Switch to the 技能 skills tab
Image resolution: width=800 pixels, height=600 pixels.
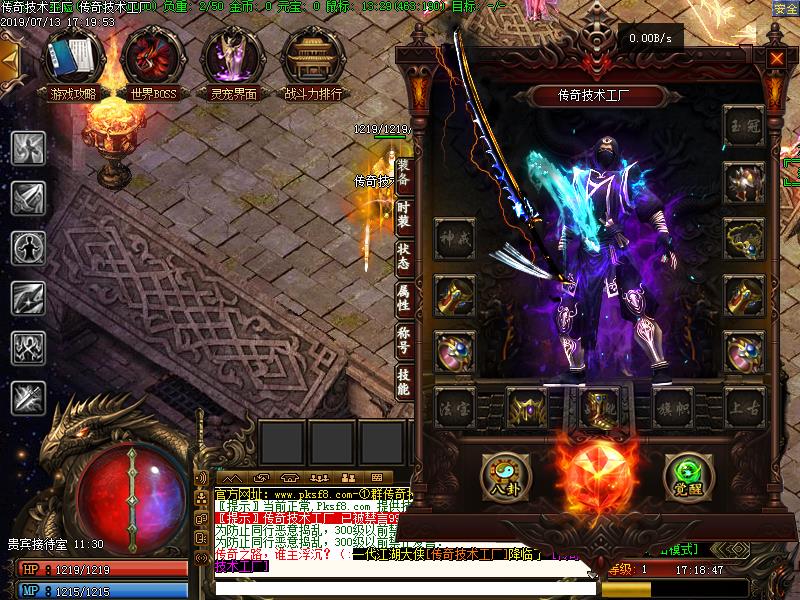coord(403,381)
